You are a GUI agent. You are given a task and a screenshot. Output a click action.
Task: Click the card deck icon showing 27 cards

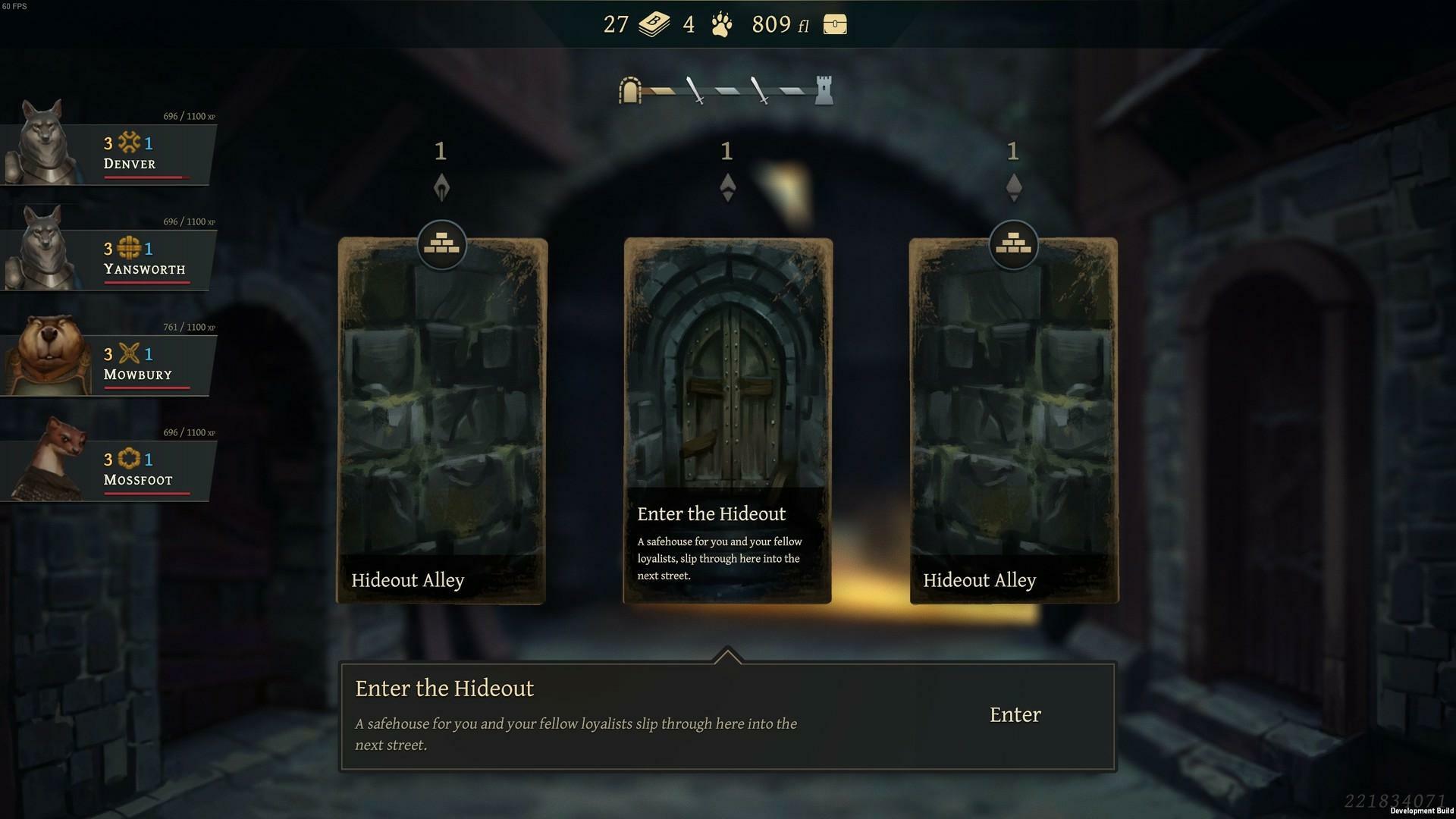click(x=652, y=24)
